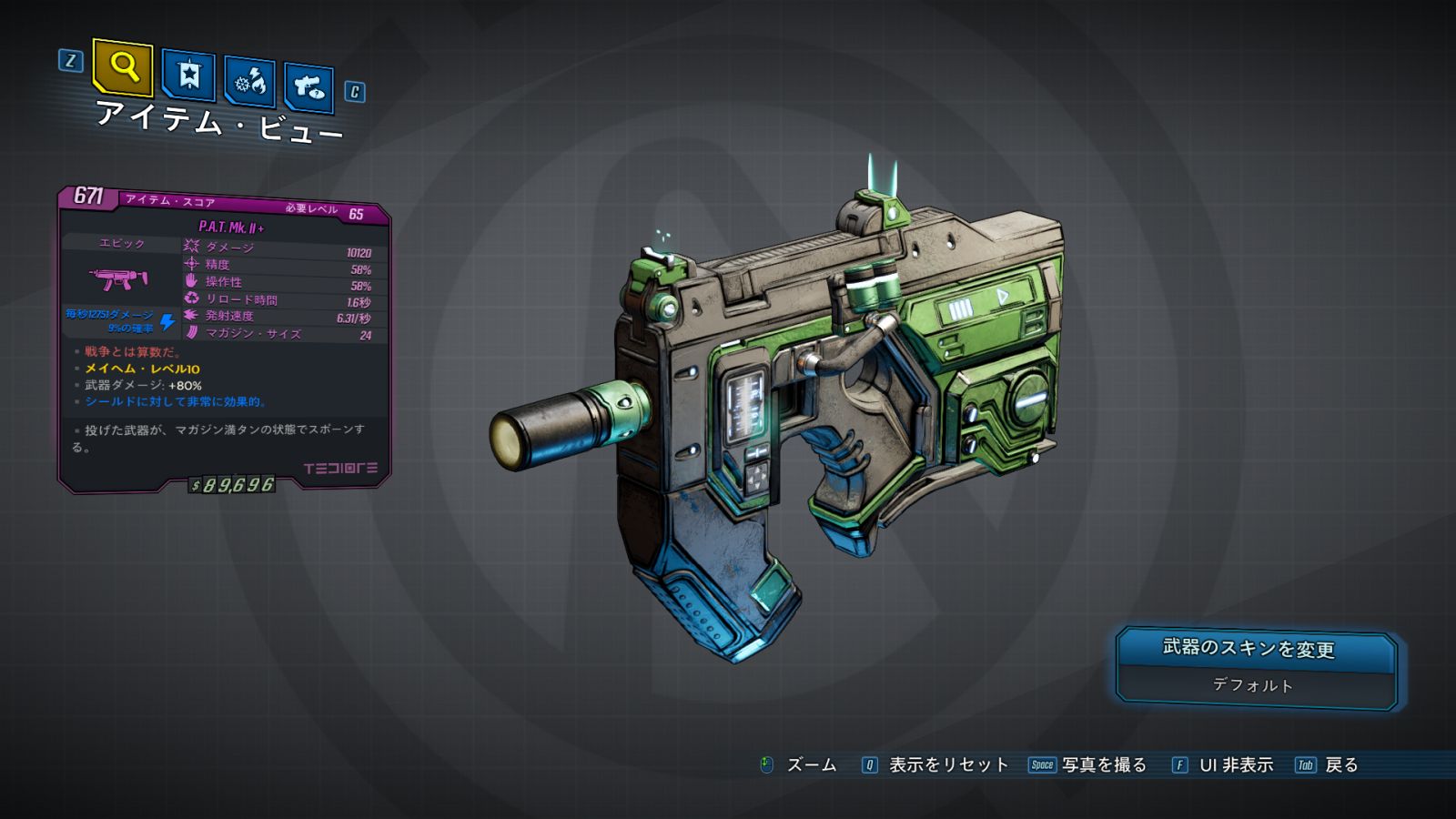Screen dimensions: 1456x819
Task: Switch to the gun with eye tab
Action: click(x=308, y=87)
